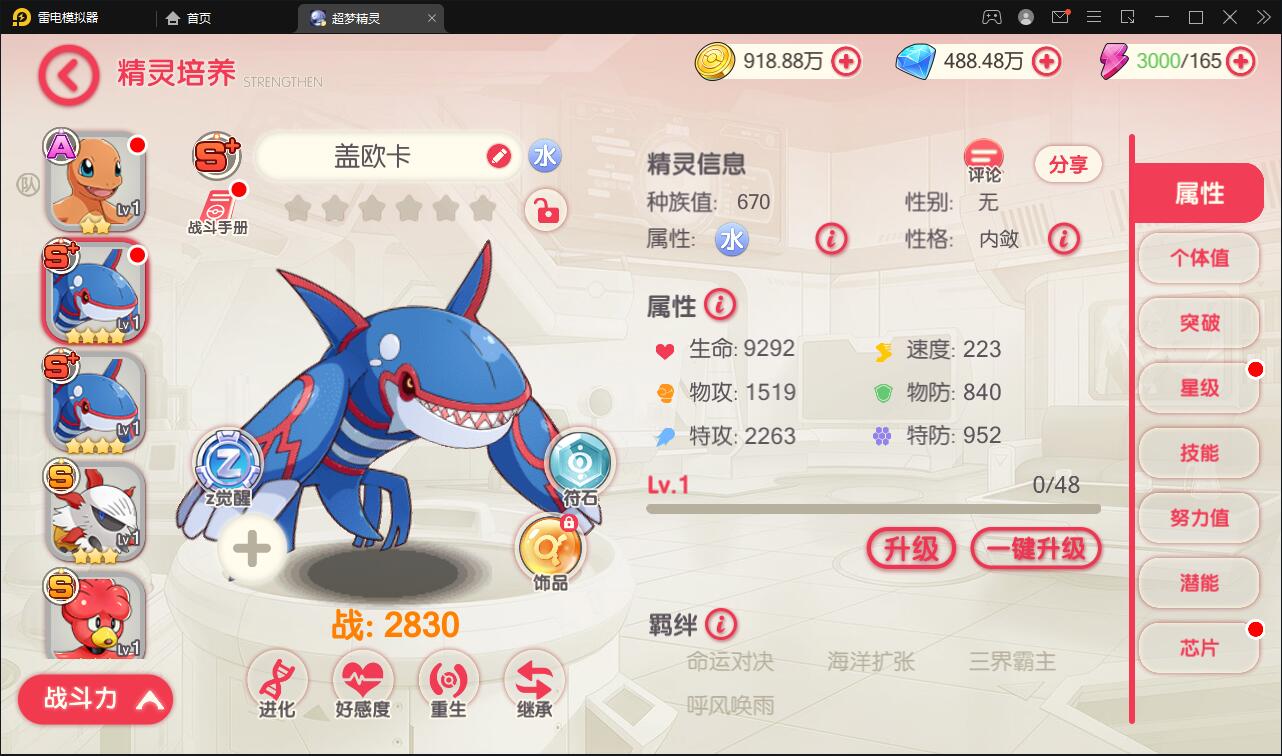Expand the emulator hamburger menu
1282x756 pixels.
pos(1095,17)
